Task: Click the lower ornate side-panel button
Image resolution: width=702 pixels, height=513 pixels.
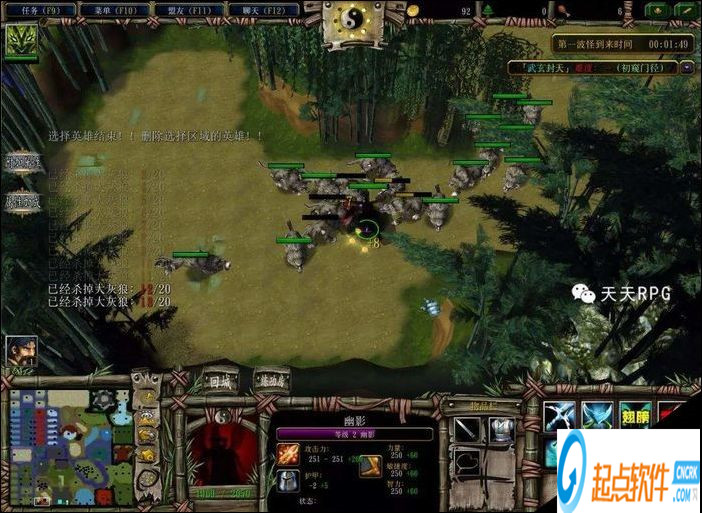Action: [24, 199]
